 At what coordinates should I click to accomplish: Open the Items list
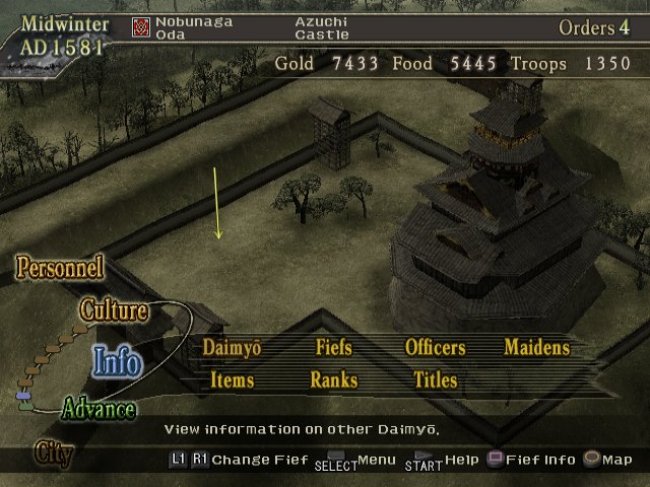[x=232, y=380]
